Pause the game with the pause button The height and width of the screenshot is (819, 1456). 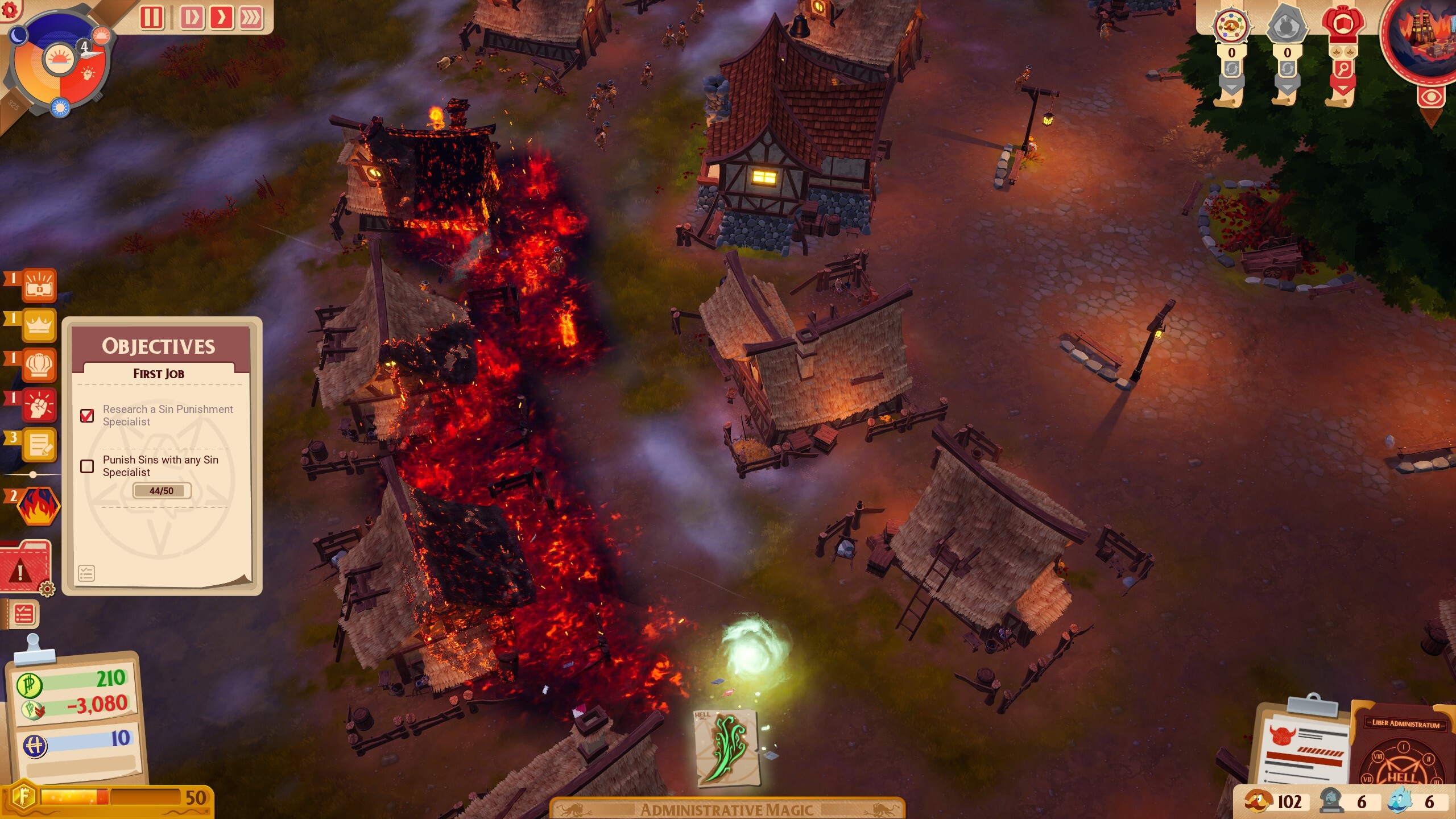tap(152, 17)
